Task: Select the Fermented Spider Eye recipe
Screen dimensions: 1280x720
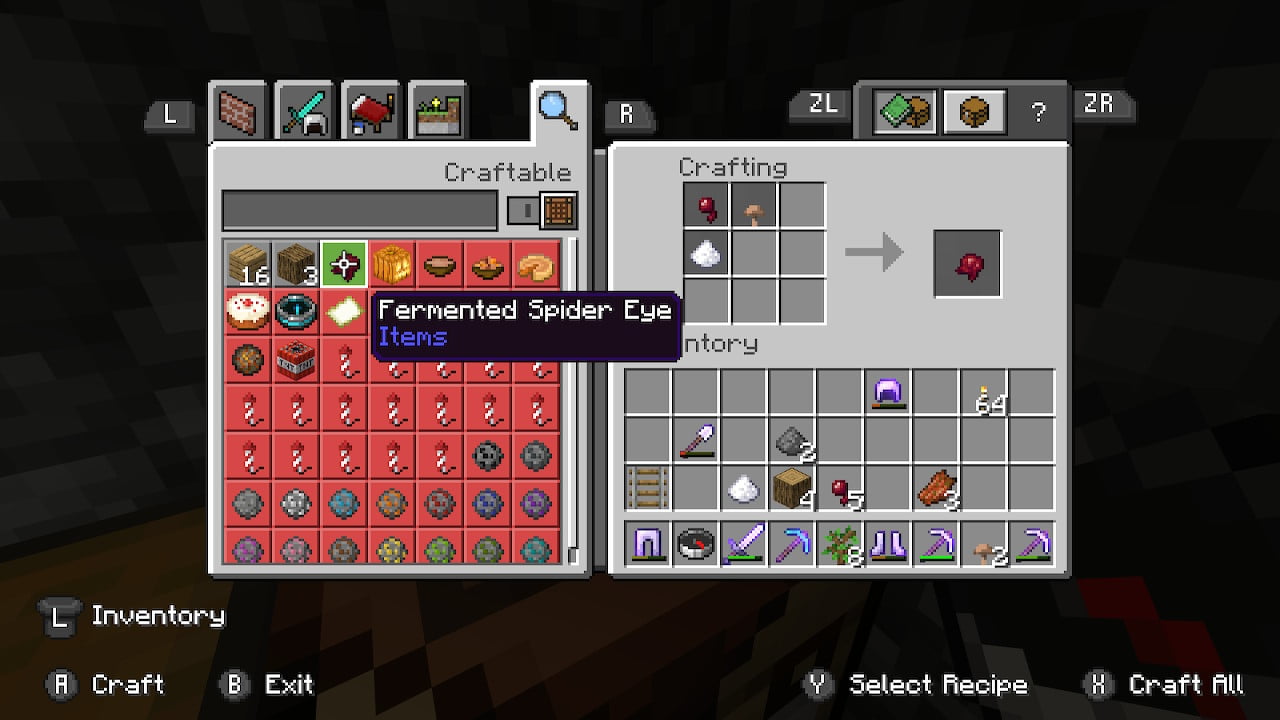Action: tap(344, 263)
